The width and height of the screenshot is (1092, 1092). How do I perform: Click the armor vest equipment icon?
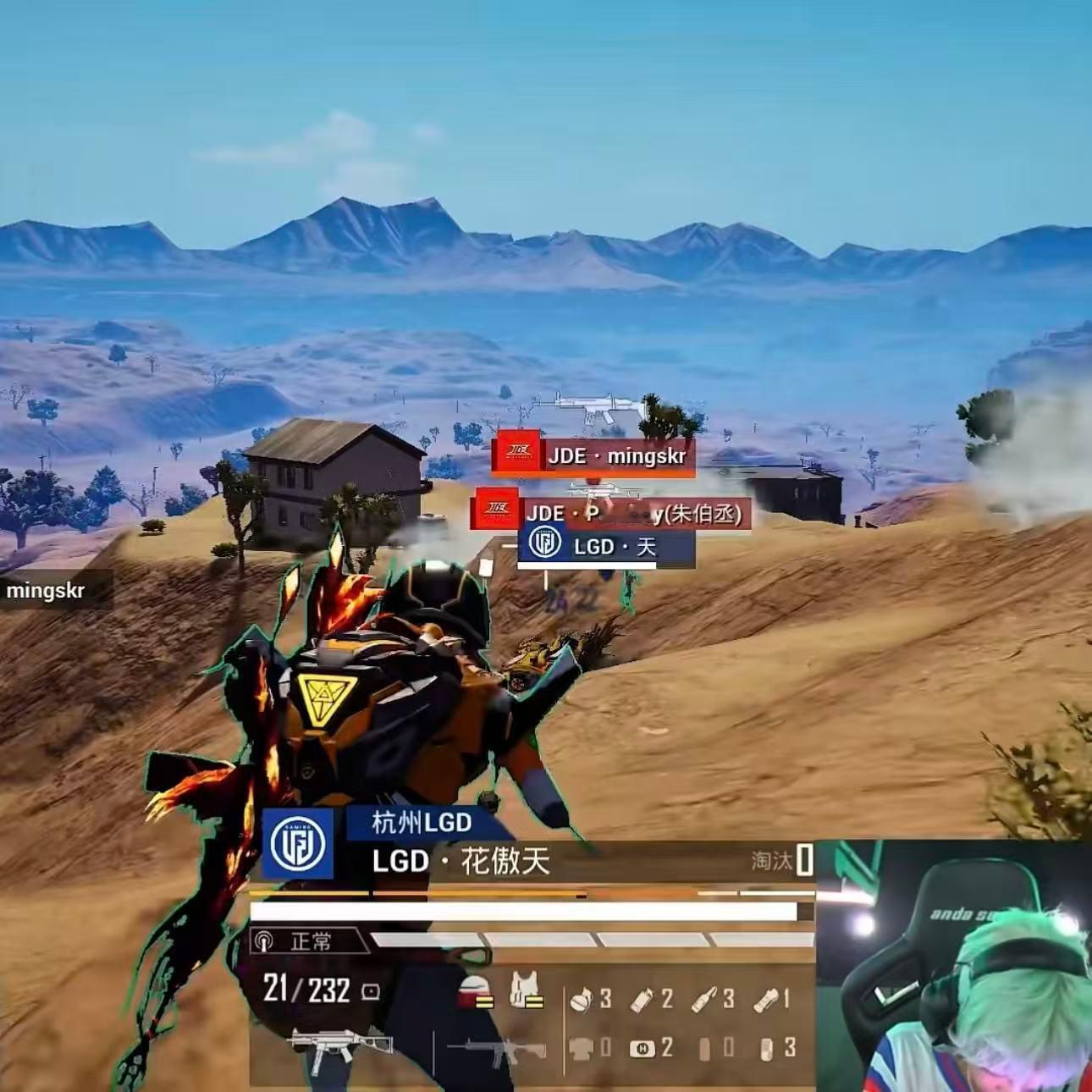click(525, 990)
